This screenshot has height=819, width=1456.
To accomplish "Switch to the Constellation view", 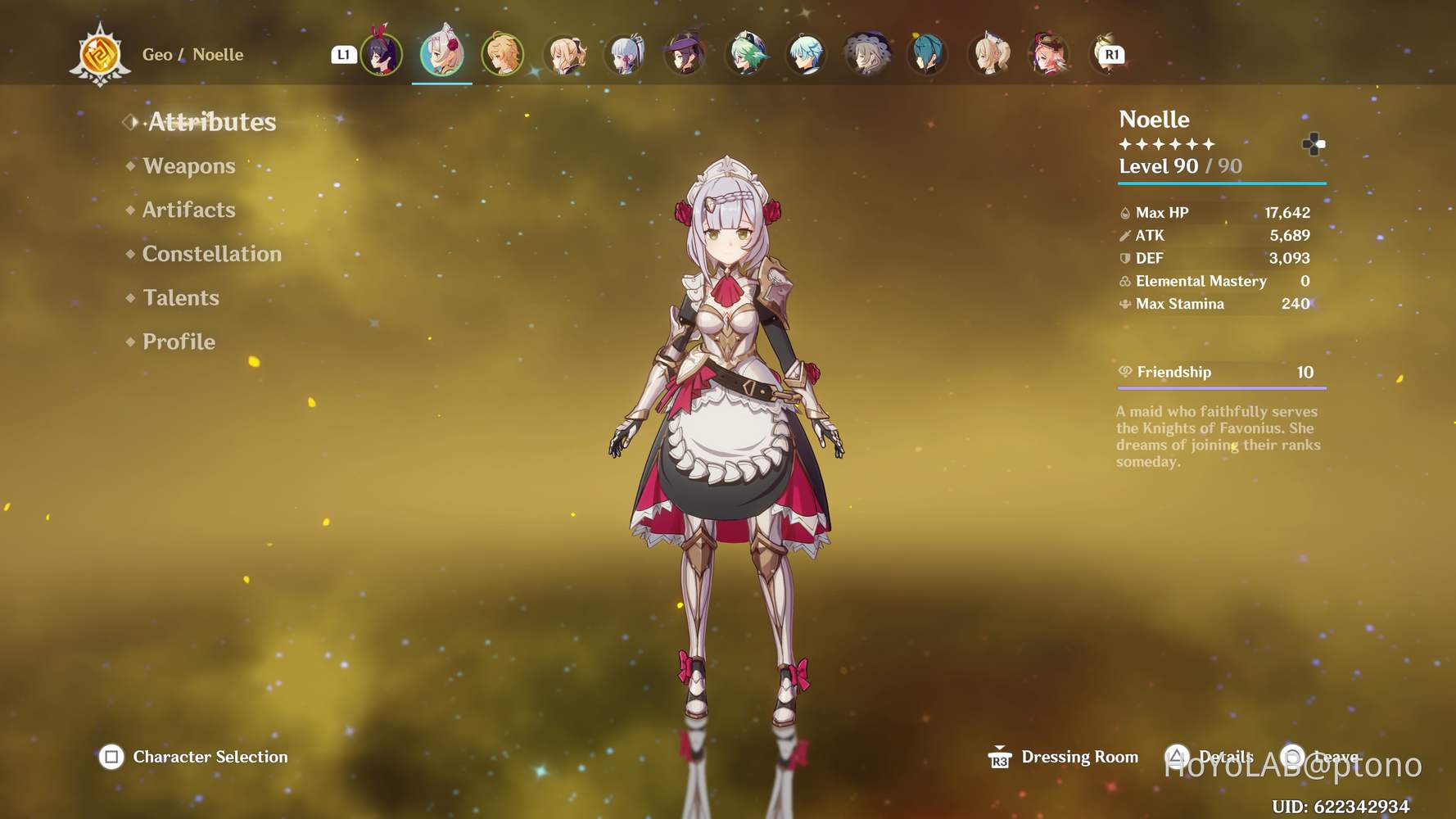I will click(211, 254).
